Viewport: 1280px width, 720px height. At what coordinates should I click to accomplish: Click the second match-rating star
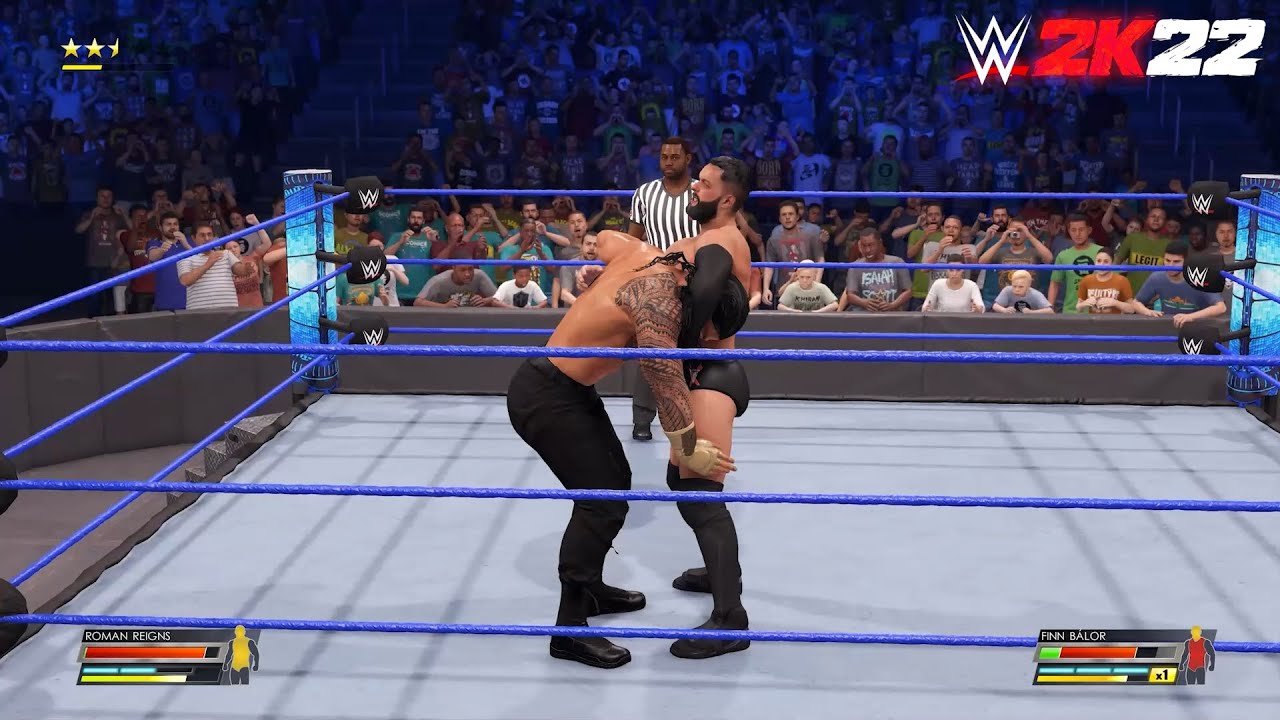point(96,48)
